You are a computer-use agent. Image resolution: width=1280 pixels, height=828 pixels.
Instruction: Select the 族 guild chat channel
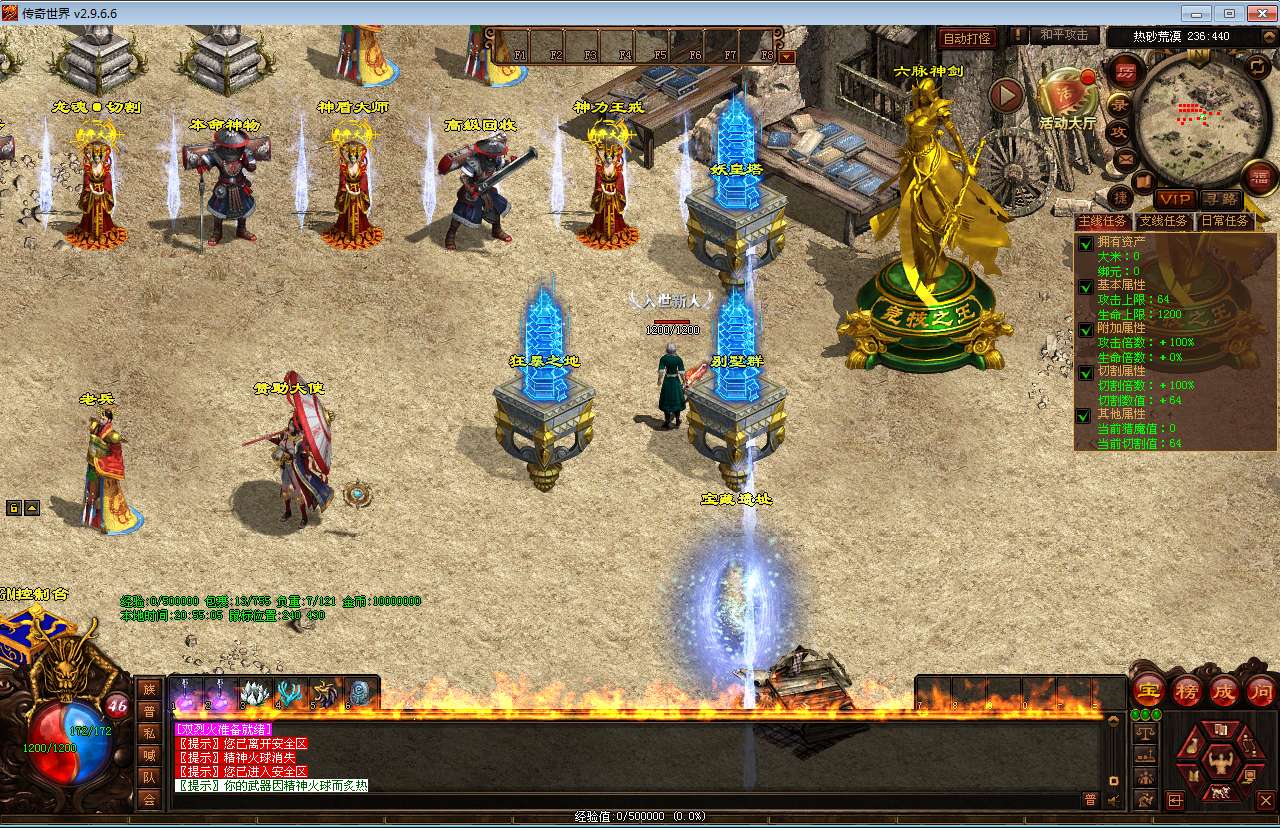(x=148, y=689)
